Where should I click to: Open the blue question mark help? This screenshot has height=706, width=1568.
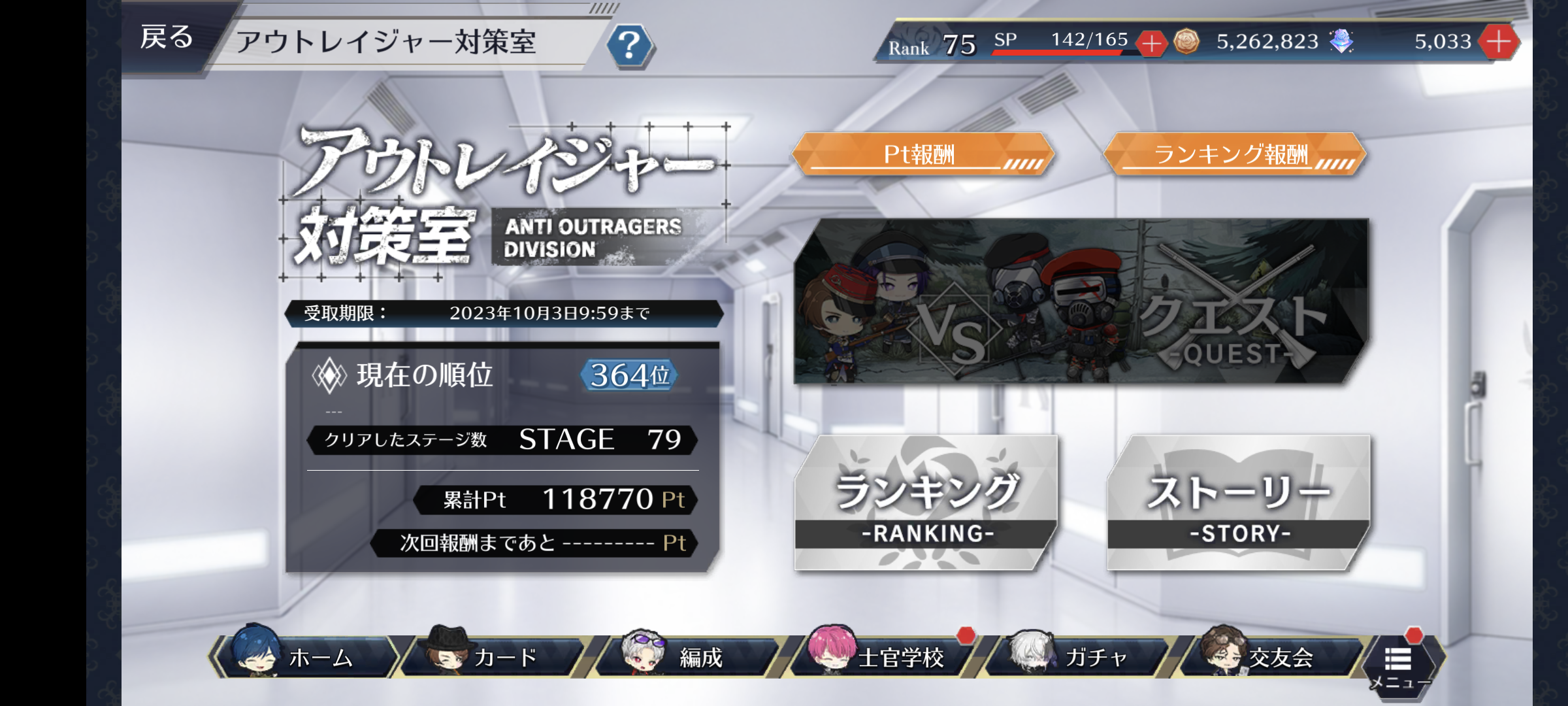pos(629,46)
